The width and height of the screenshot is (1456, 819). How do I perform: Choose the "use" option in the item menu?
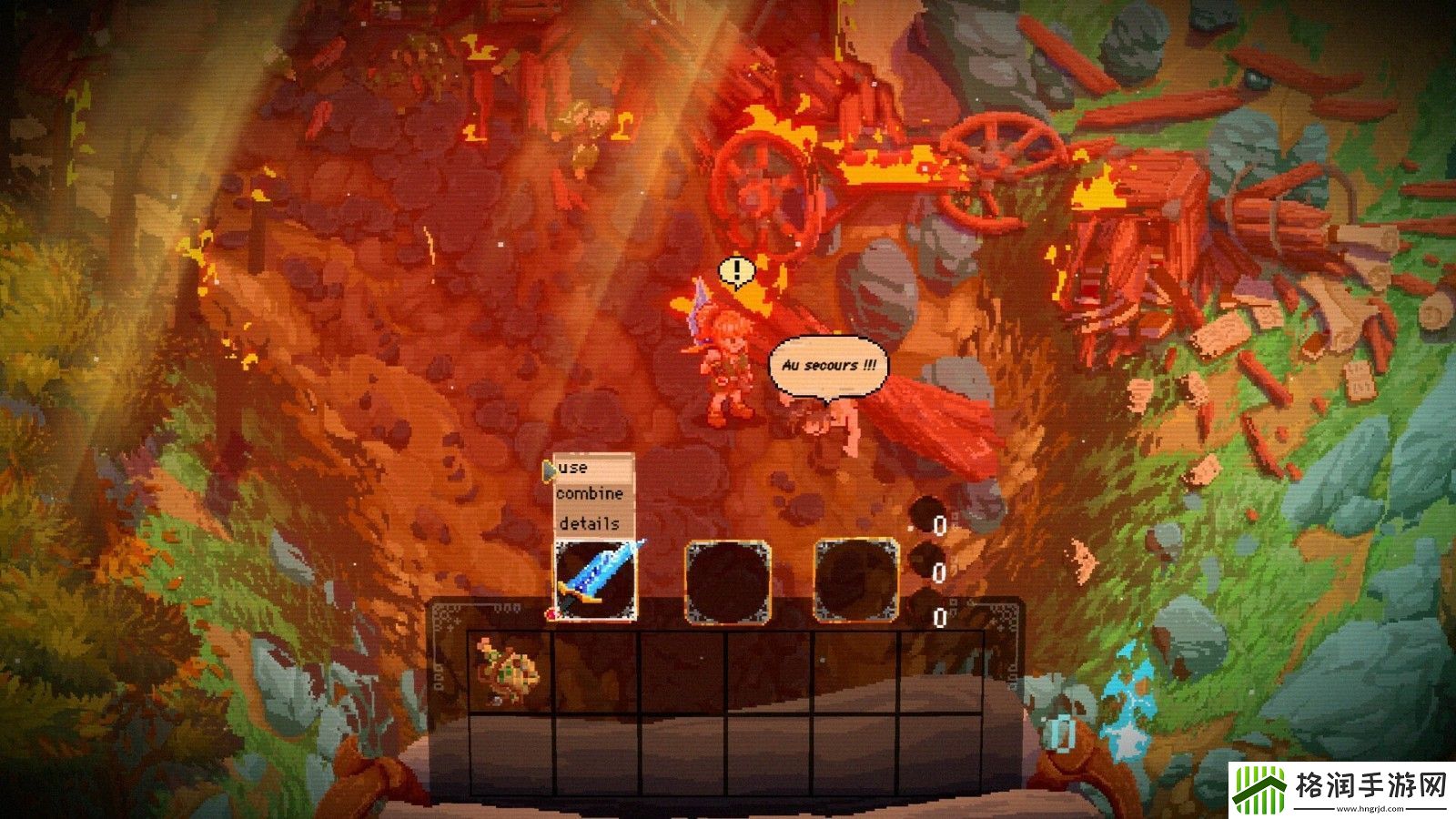(576, 468)
